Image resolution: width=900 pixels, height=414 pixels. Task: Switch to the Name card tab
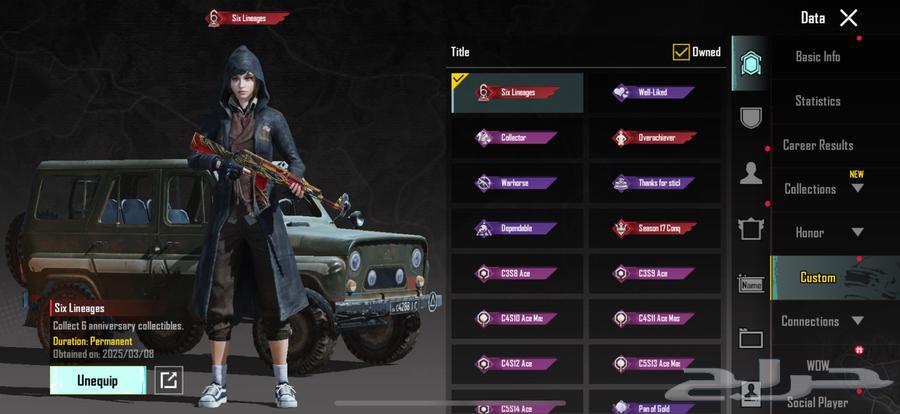[751, 284]
